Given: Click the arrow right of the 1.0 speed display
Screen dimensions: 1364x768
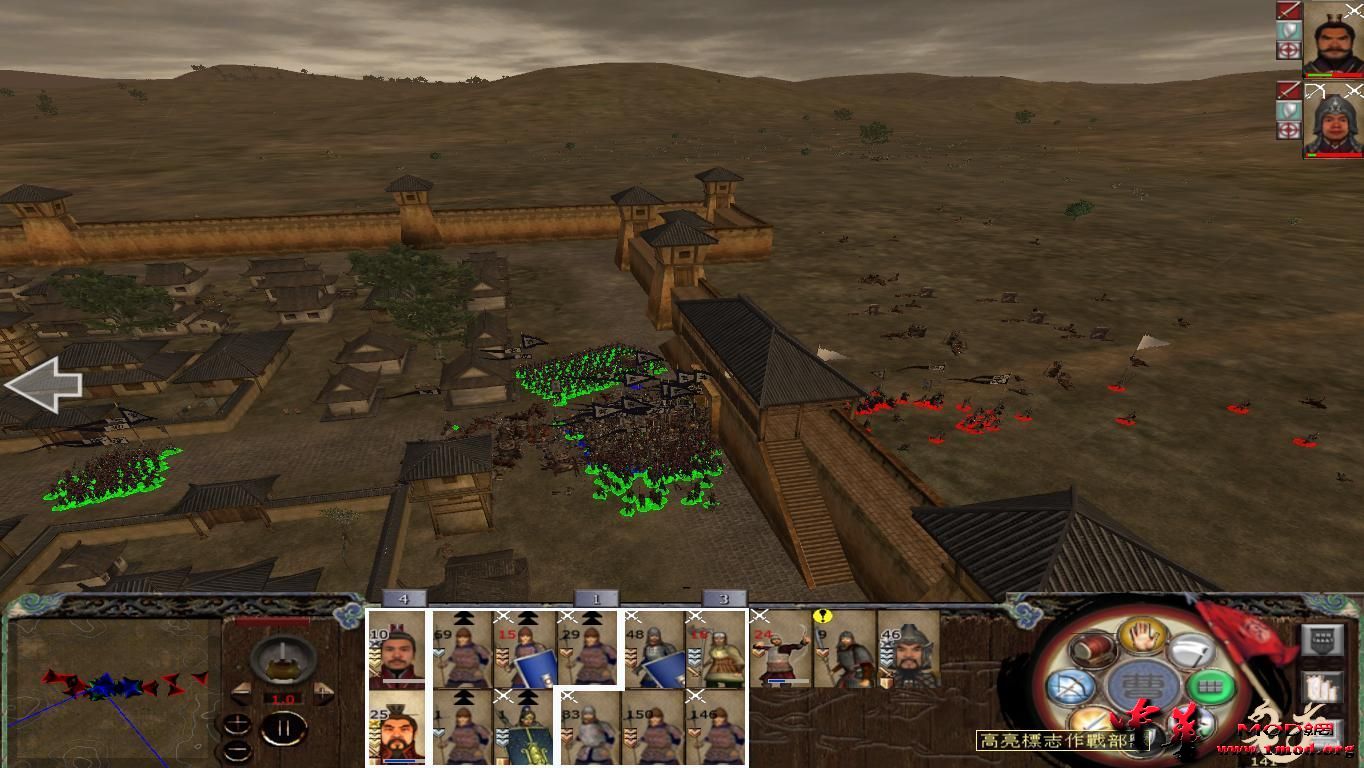Looking at the screenshot, I should (x=323, y=693).
